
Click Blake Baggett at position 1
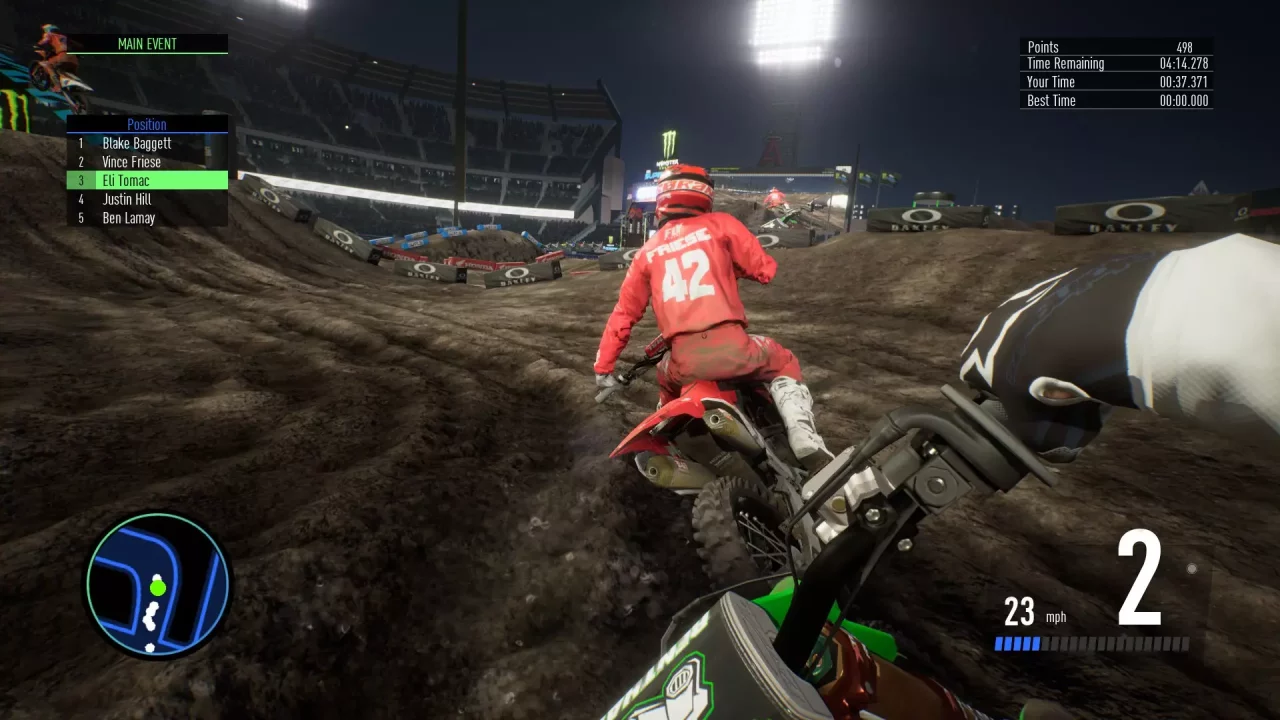pyautogui.click(x=135, y=143)
